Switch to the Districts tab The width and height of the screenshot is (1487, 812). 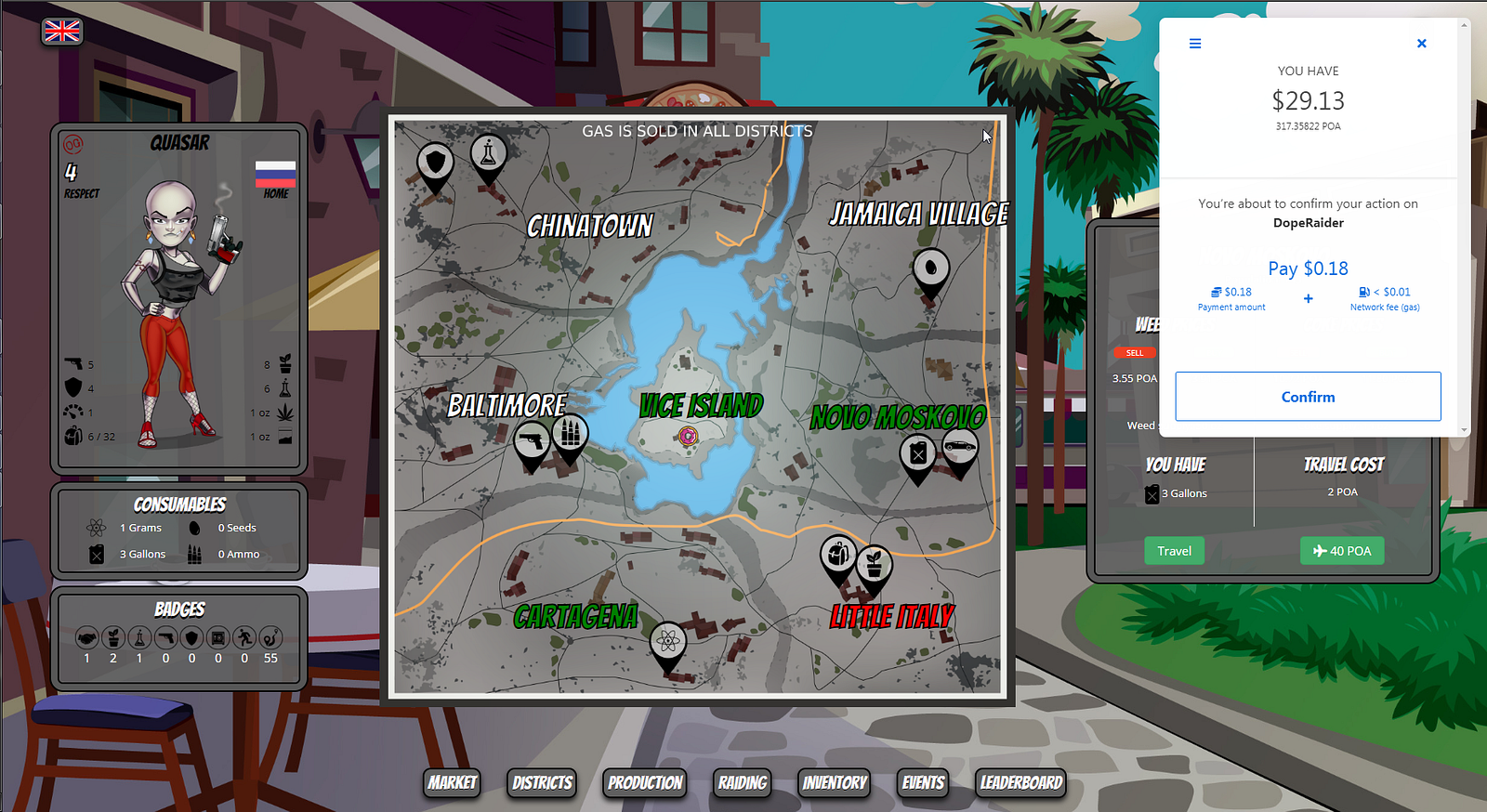click(542, 782)
